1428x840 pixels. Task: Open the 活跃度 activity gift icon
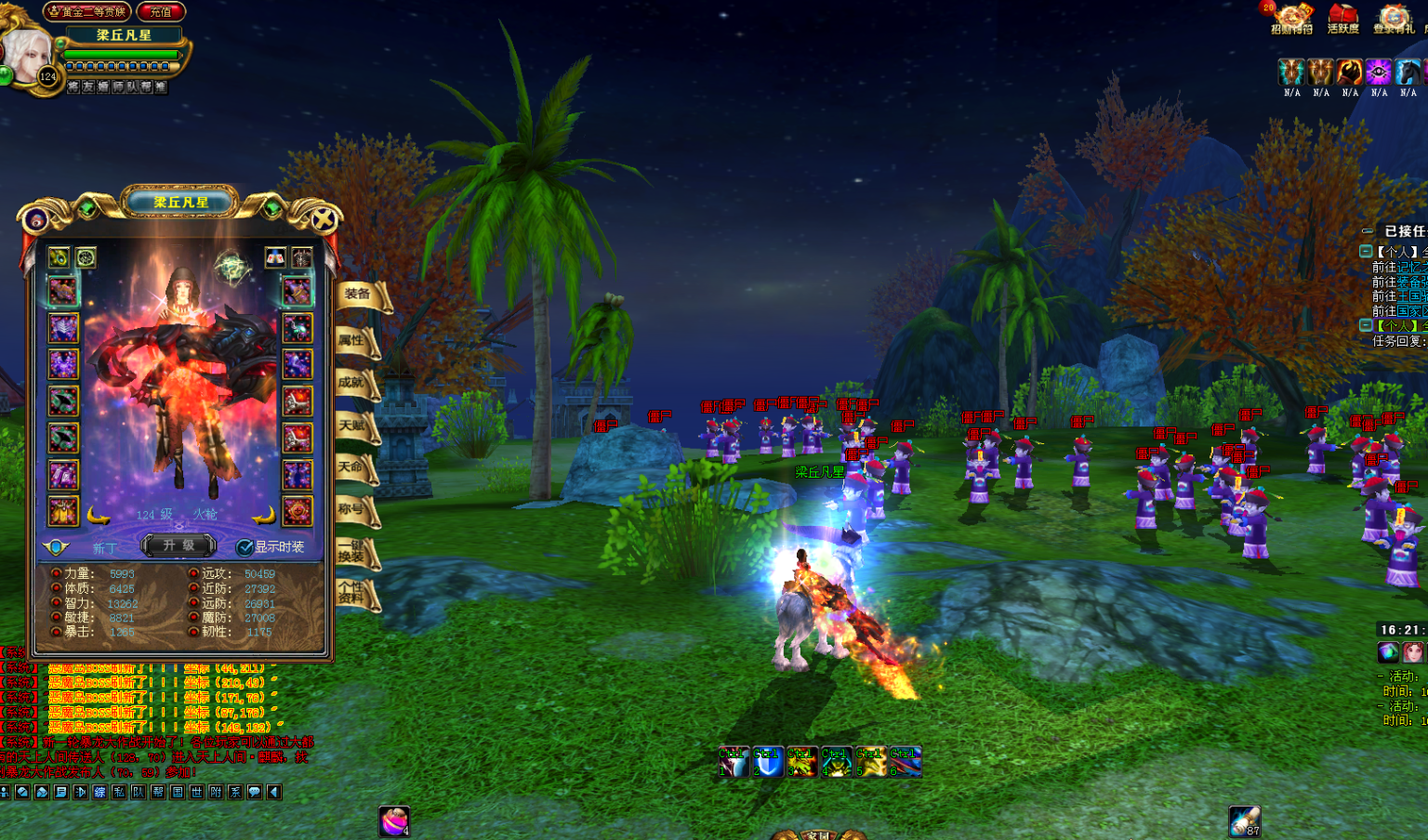(1342, 17)
